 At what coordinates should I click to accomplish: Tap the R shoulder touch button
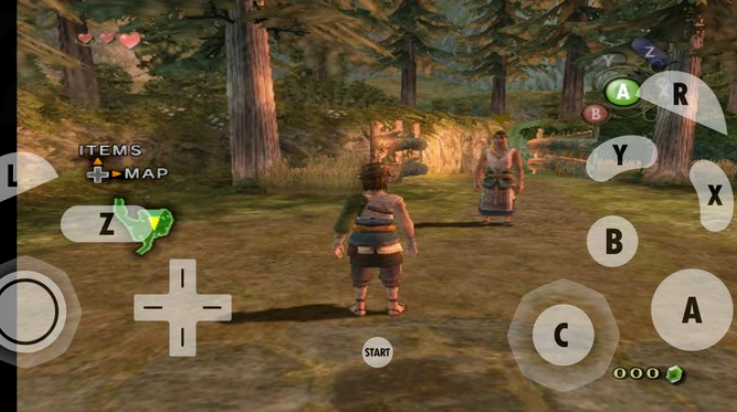(x=683, y=97)
